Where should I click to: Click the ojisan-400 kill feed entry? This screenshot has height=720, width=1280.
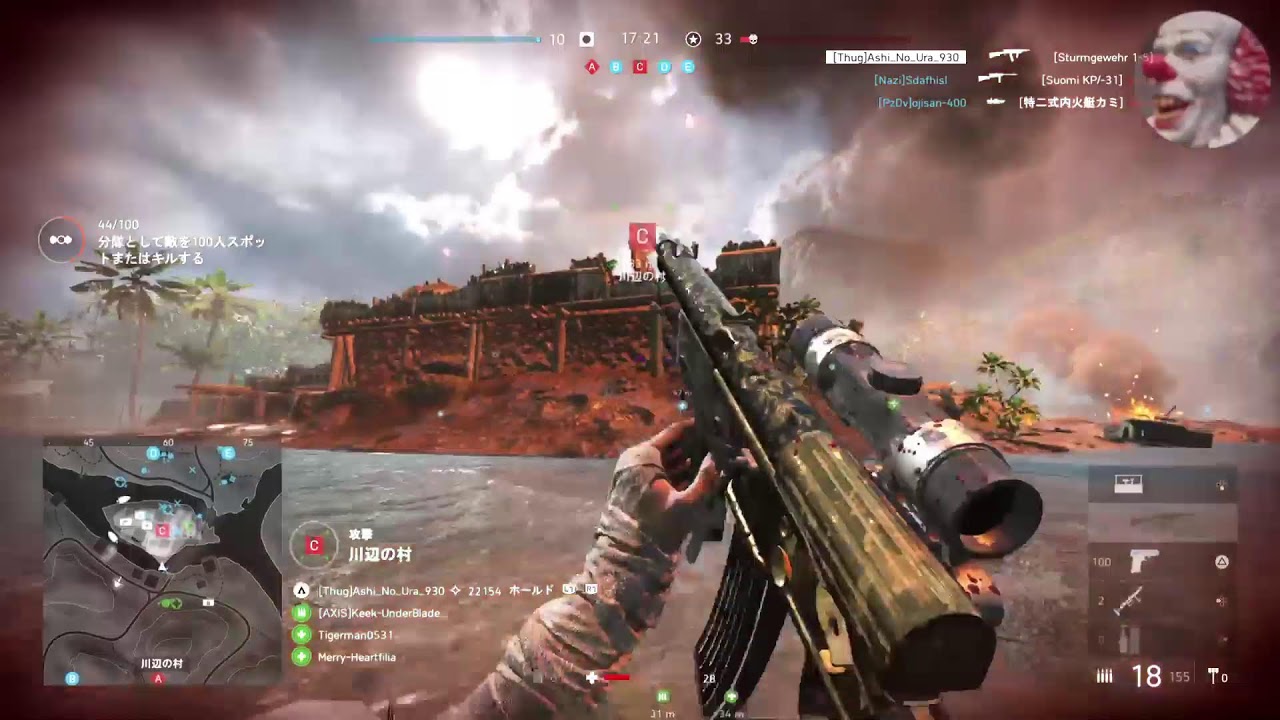(x=922, y=102)
